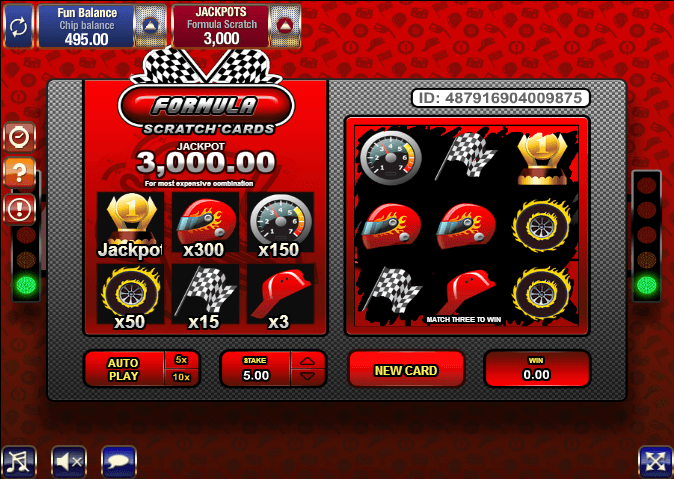Refresh balance with the circular arrows button
Viewport: 674px width, 479px height.
(x=18, y=24)
